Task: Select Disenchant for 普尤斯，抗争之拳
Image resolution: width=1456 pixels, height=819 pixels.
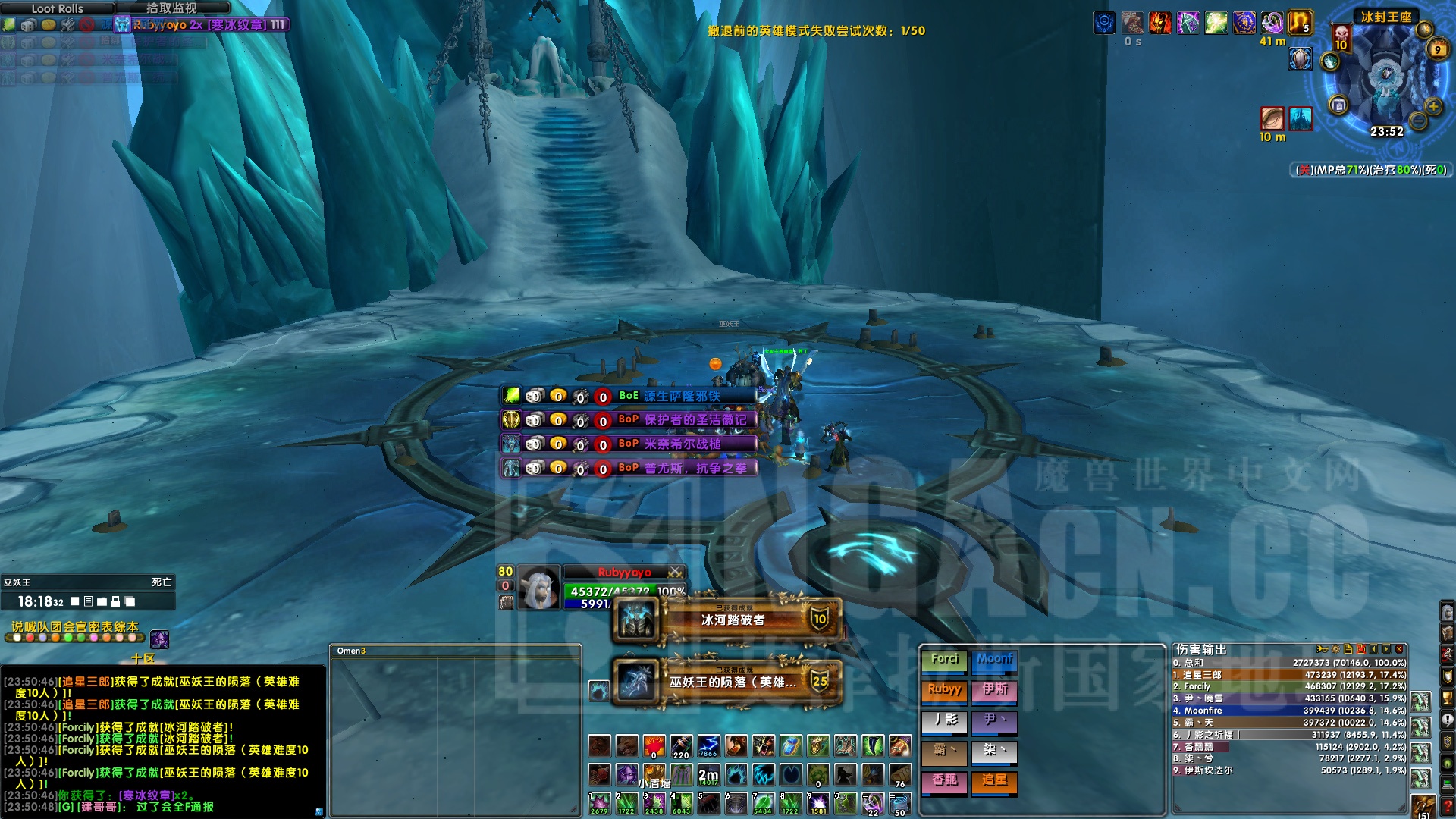Action: click(580, 470)
